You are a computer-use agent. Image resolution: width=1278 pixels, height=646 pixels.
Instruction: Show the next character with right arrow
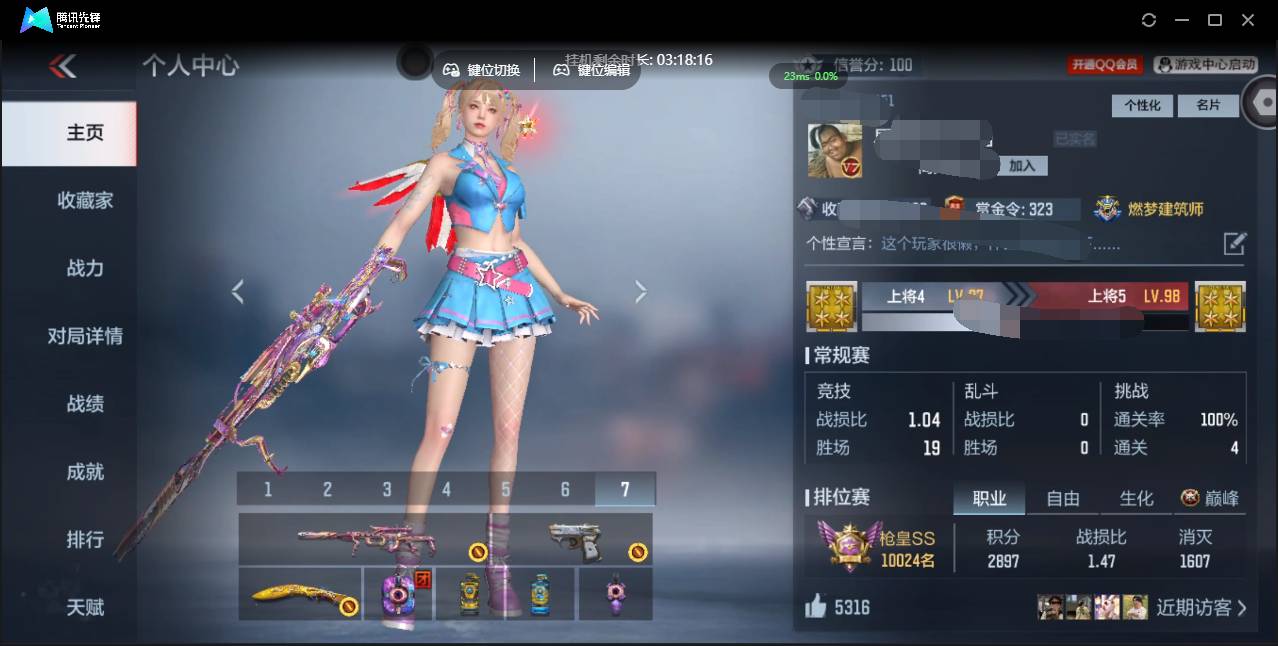tap(641, 291)
